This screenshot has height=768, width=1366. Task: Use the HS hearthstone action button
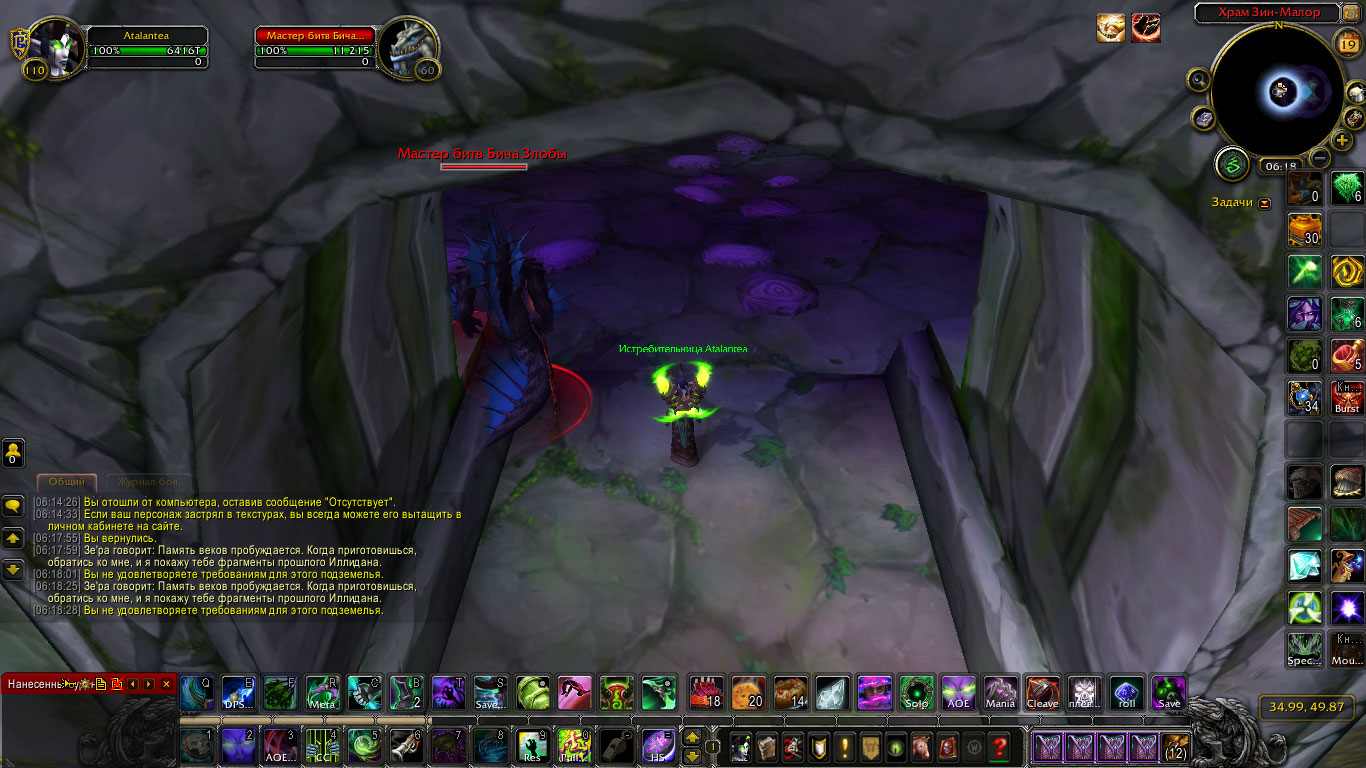(x=658, y=746)
